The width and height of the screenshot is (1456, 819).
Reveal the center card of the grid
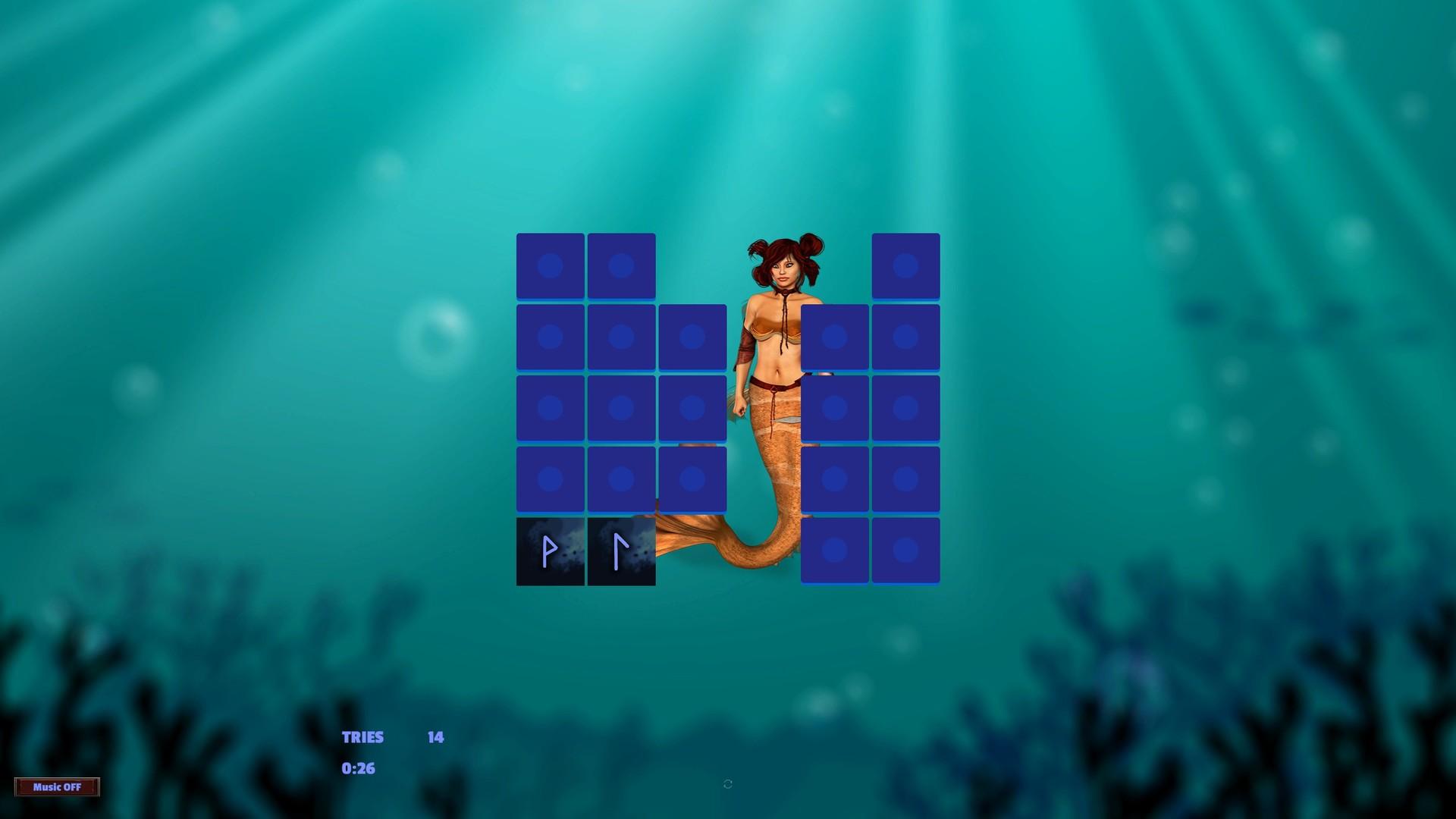(692, 407)
